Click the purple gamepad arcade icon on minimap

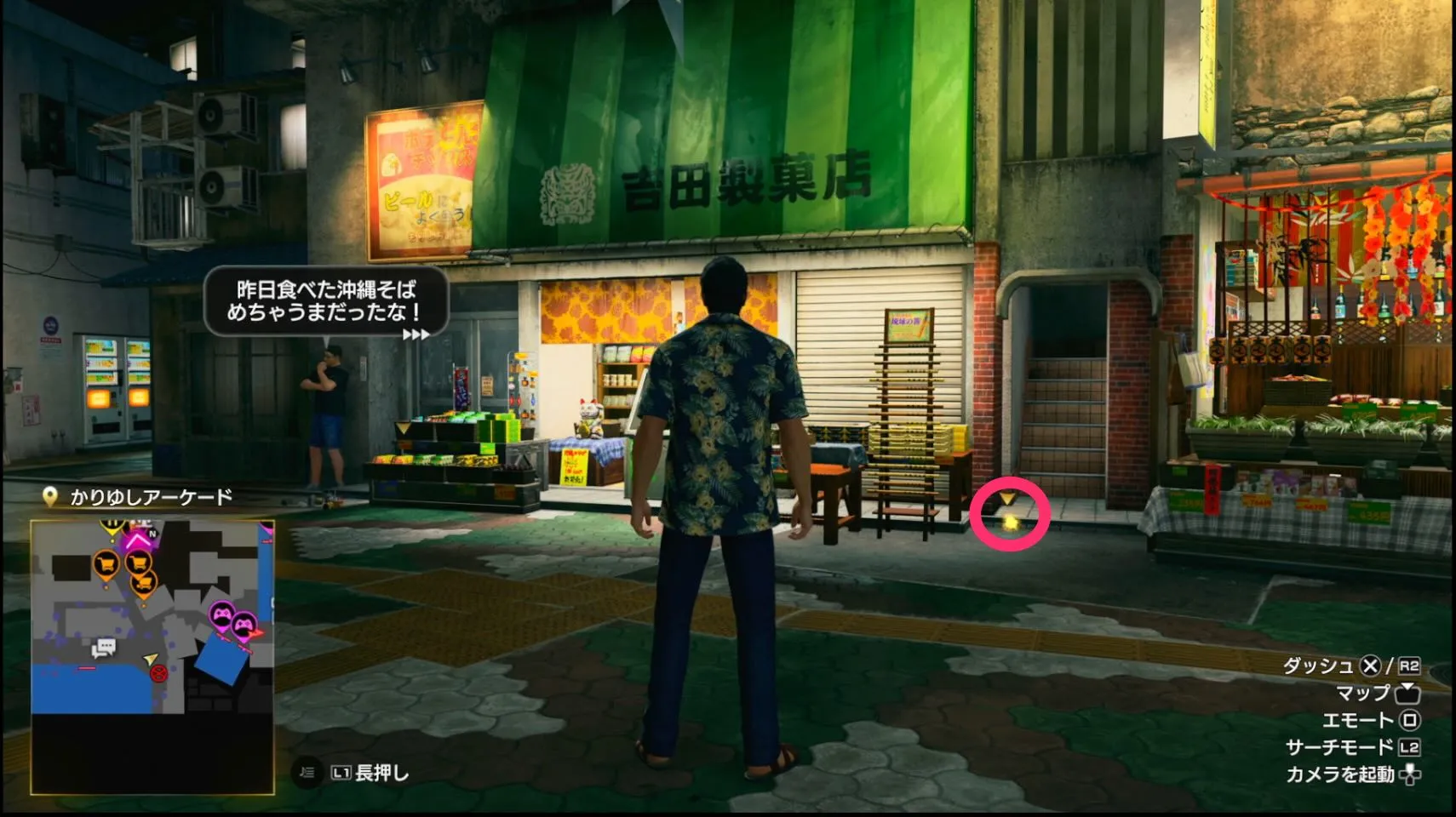click(223, 613)
